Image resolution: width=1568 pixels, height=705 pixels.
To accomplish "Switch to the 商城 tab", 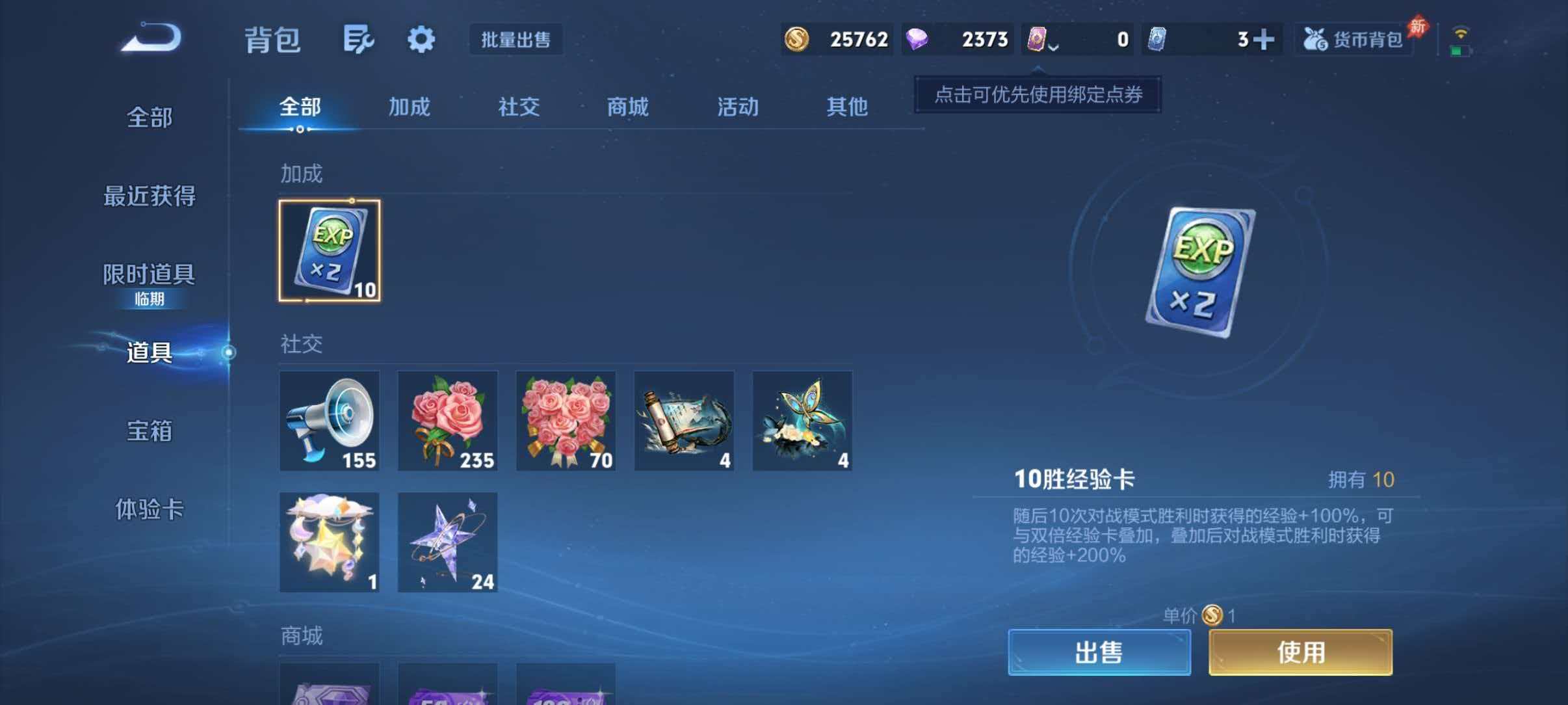I will pos(627,107).
